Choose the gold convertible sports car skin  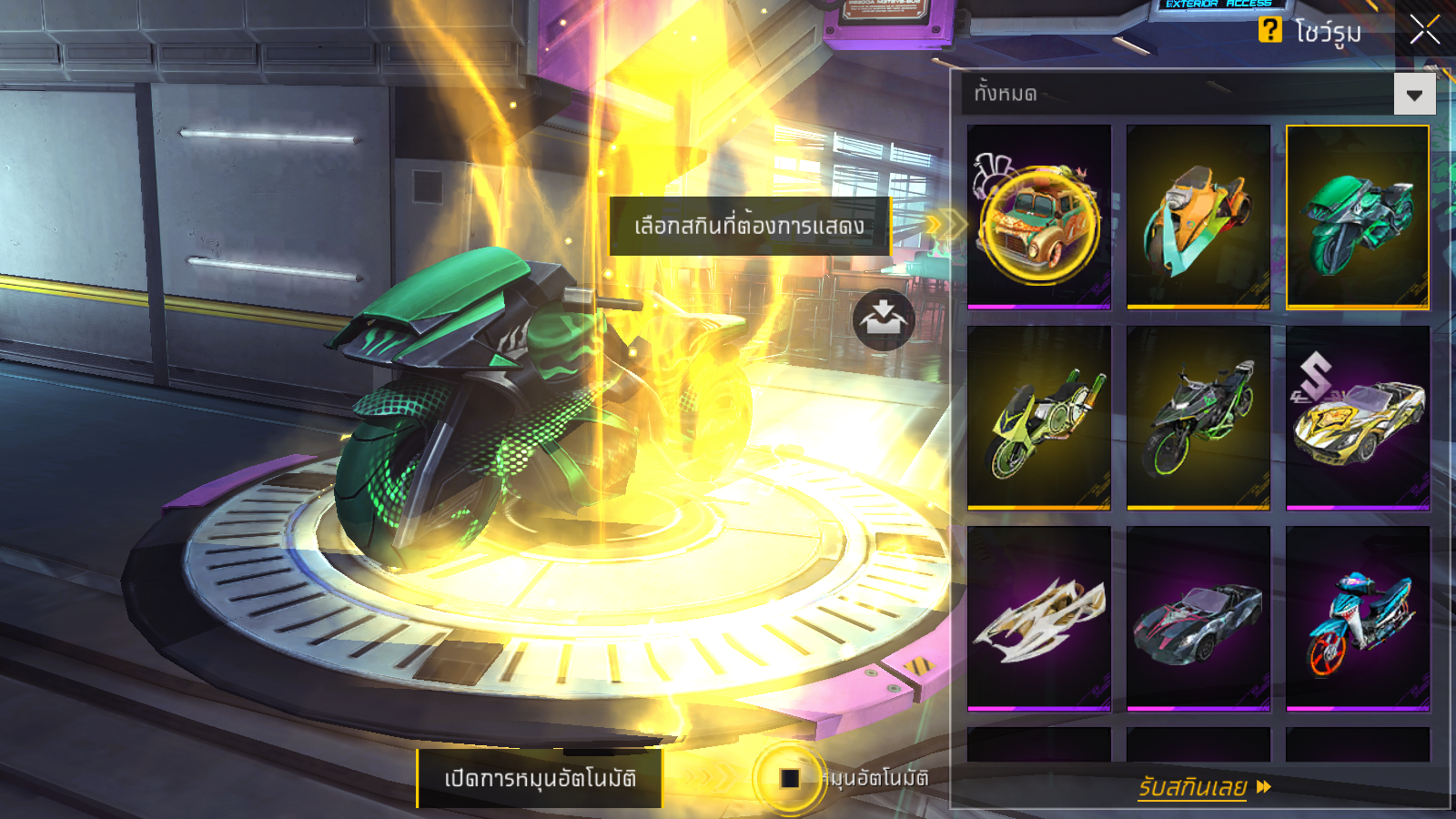pyautogui.click(x=1357, y=419)
